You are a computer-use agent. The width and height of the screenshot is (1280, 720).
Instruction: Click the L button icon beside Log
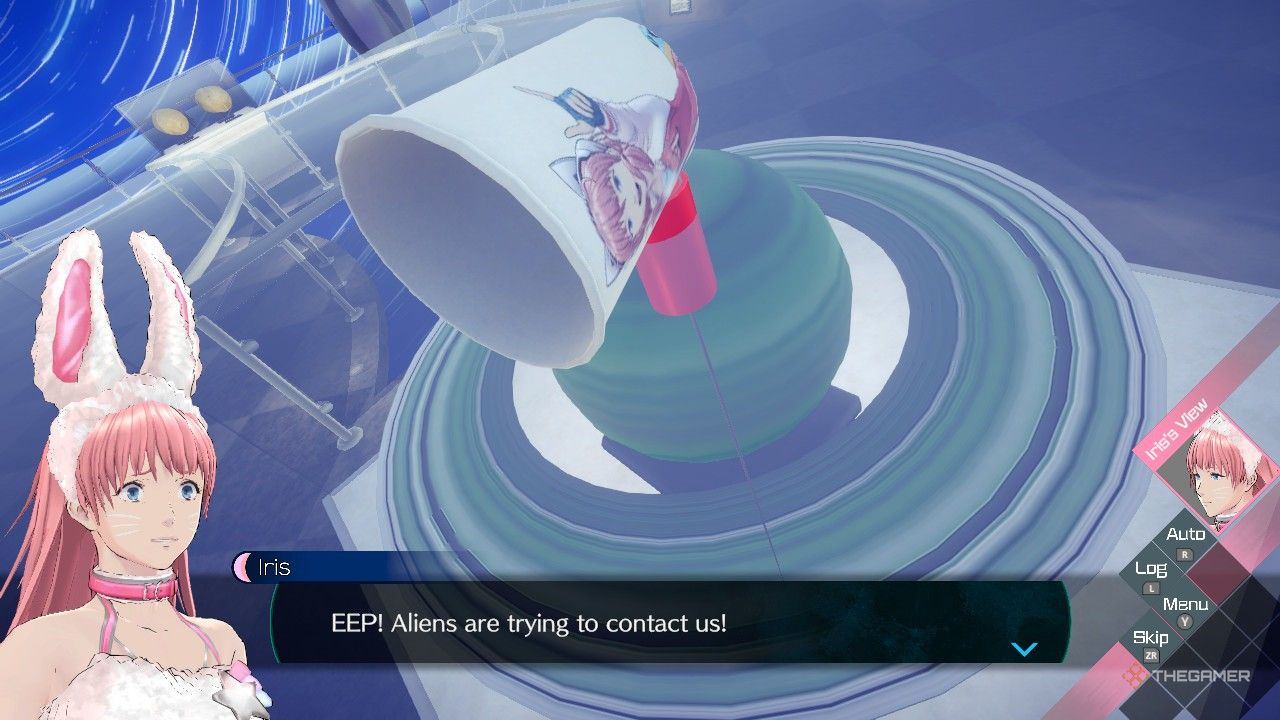click(x=1151, y=587)
